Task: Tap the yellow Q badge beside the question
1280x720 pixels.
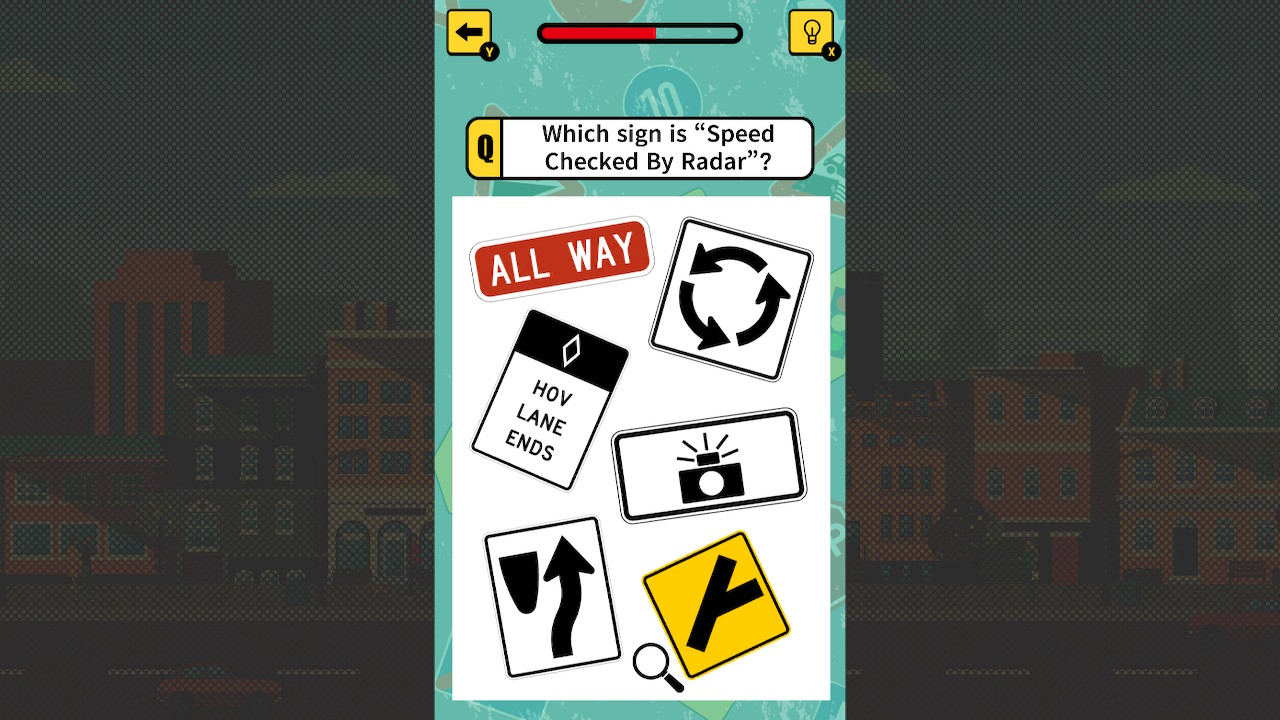Action: coord(484,147)
